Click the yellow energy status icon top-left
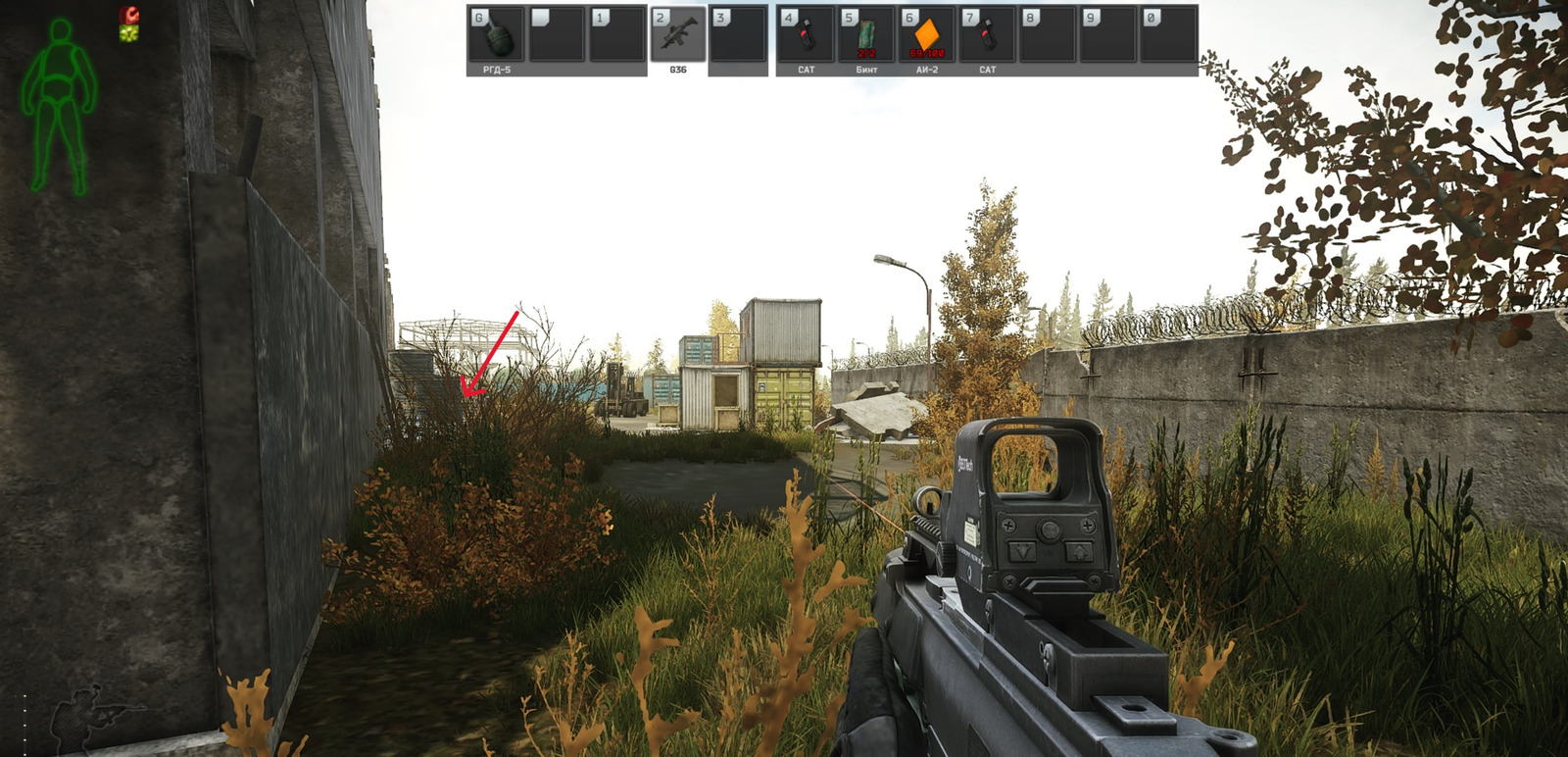Image resolution: width=1568 pixels, height=757 pixels. [128, 32]
